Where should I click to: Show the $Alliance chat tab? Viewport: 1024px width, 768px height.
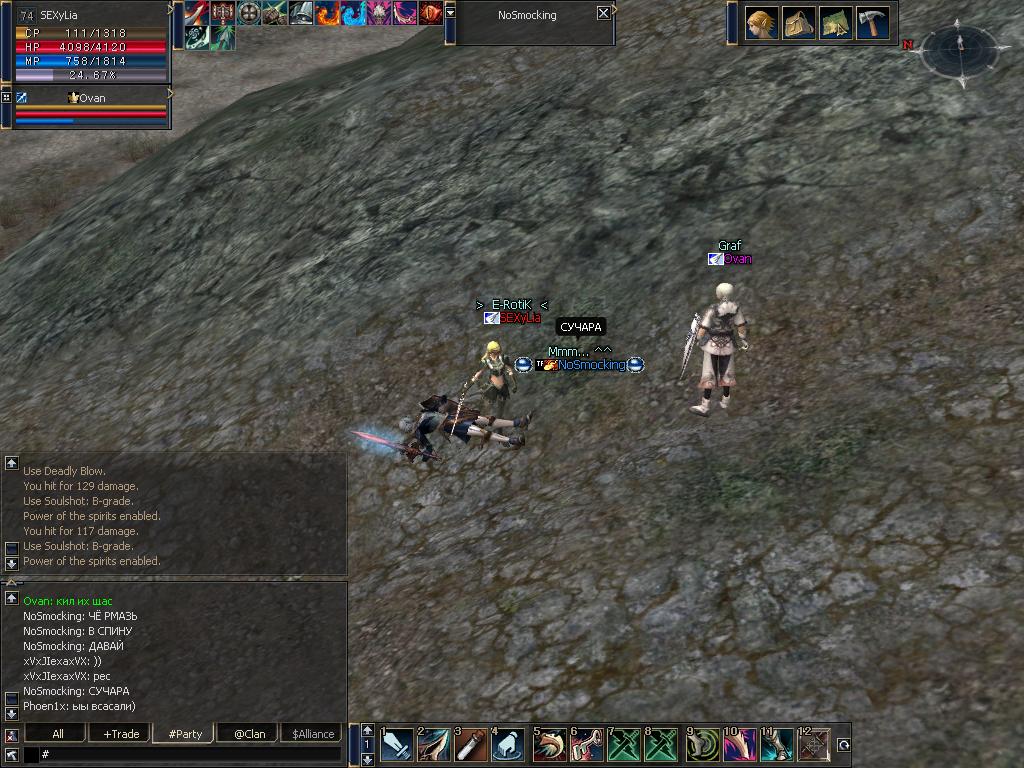(x=312, y=734)
